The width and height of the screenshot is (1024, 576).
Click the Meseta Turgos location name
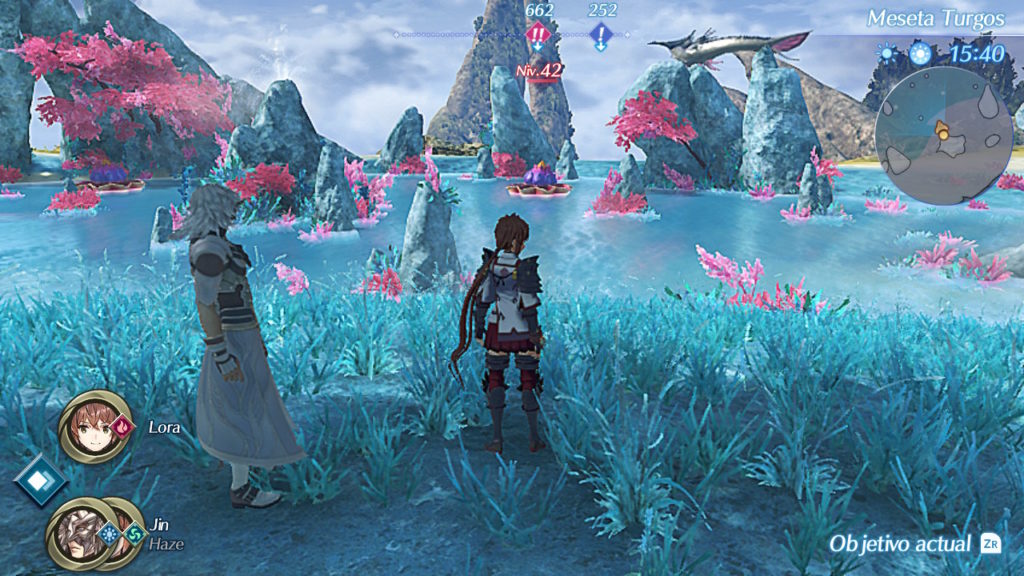click(937, 18)
